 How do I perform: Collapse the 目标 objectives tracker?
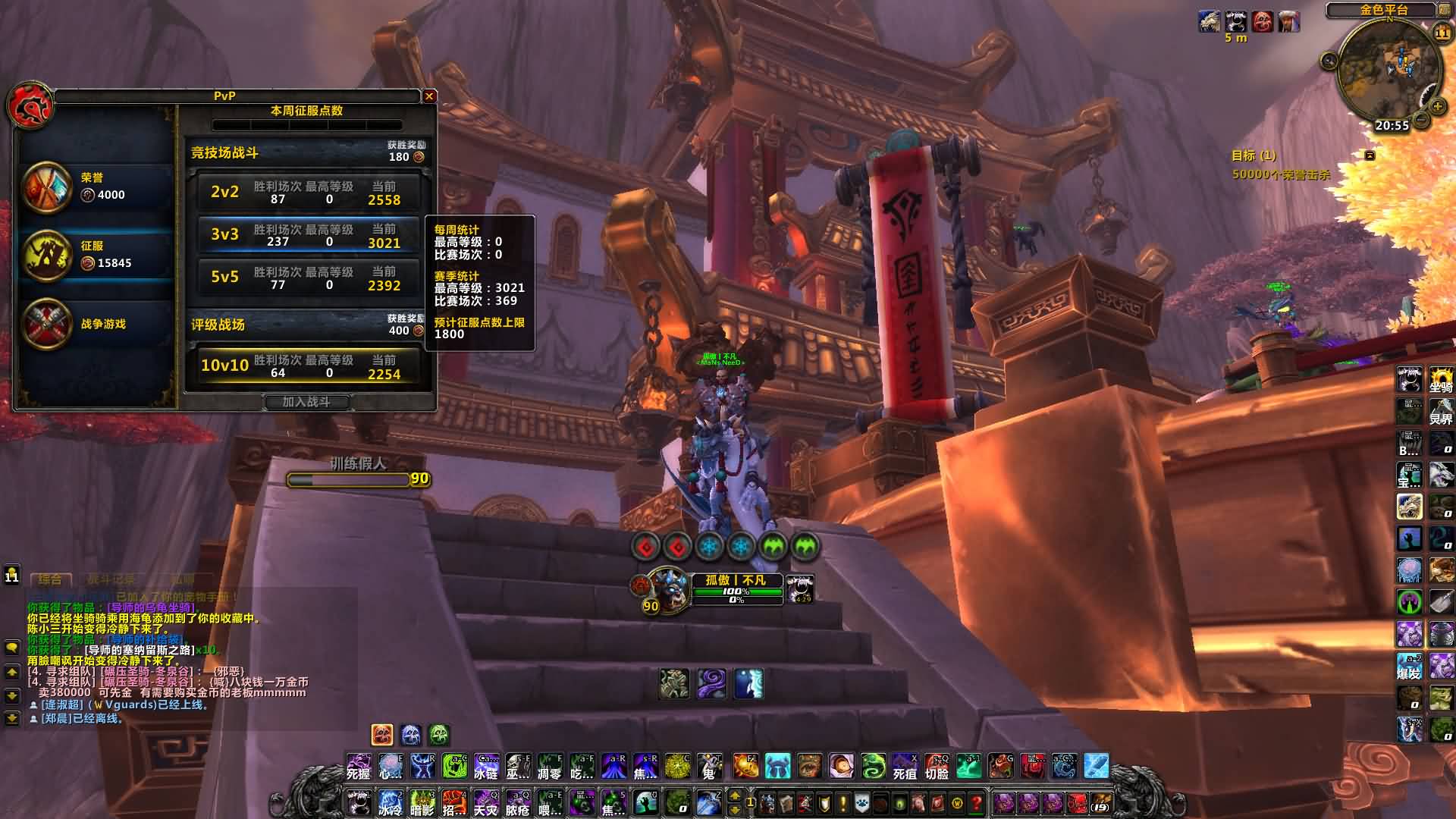(1370, 155)
